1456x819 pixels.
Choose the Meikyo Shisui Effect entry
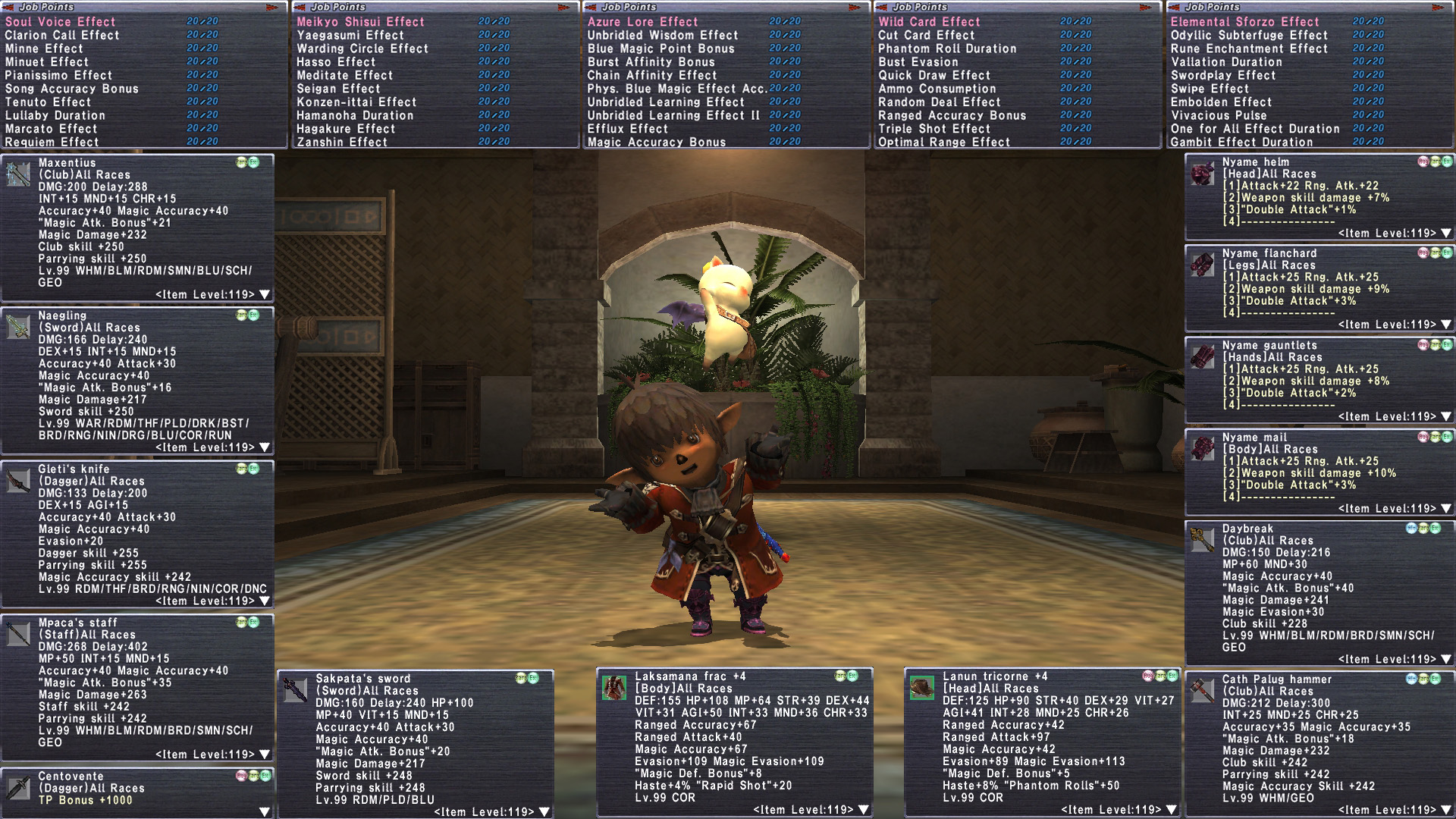(x=360, y=22)
